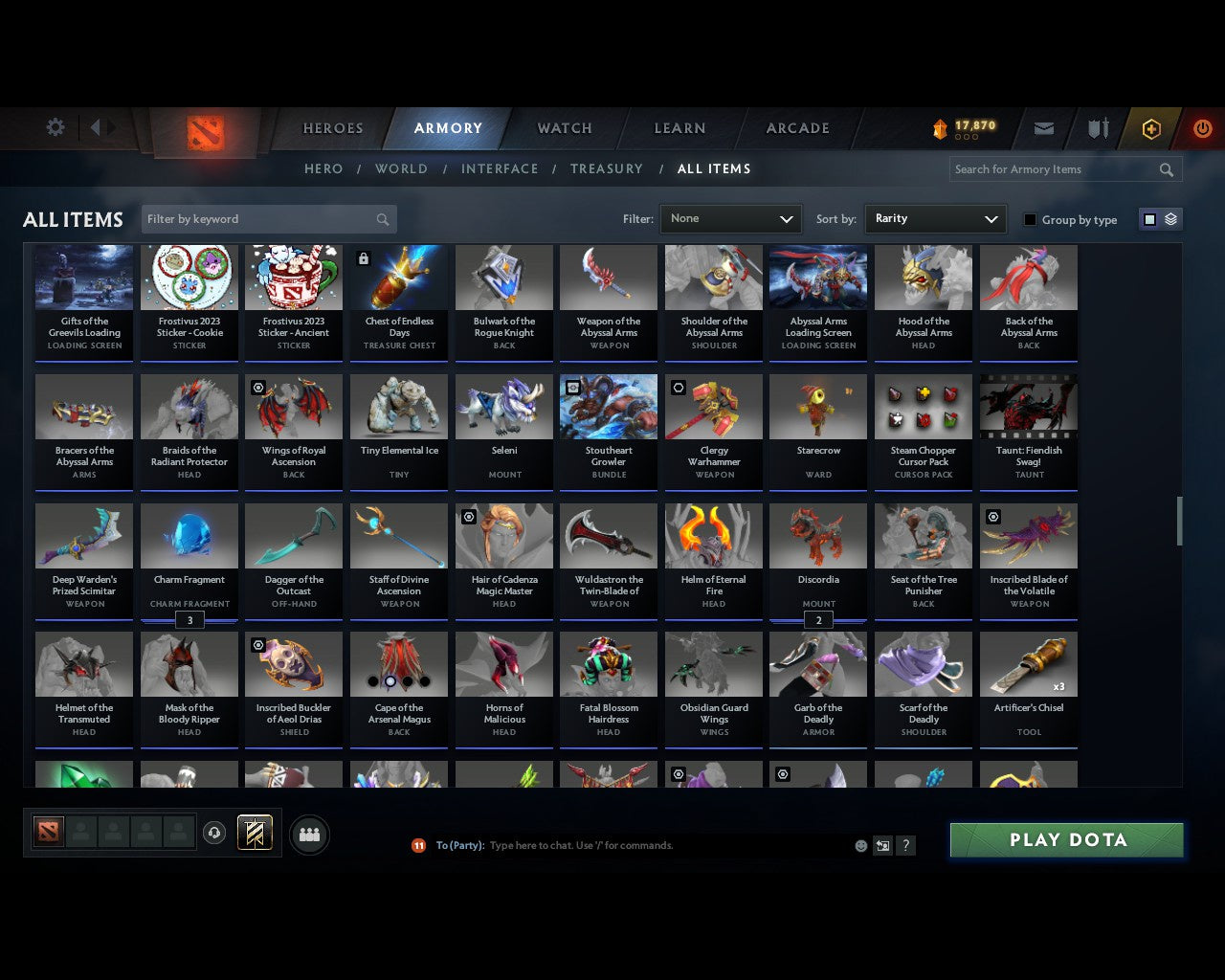Click the guild shield and sword icon

[1097, 127]
